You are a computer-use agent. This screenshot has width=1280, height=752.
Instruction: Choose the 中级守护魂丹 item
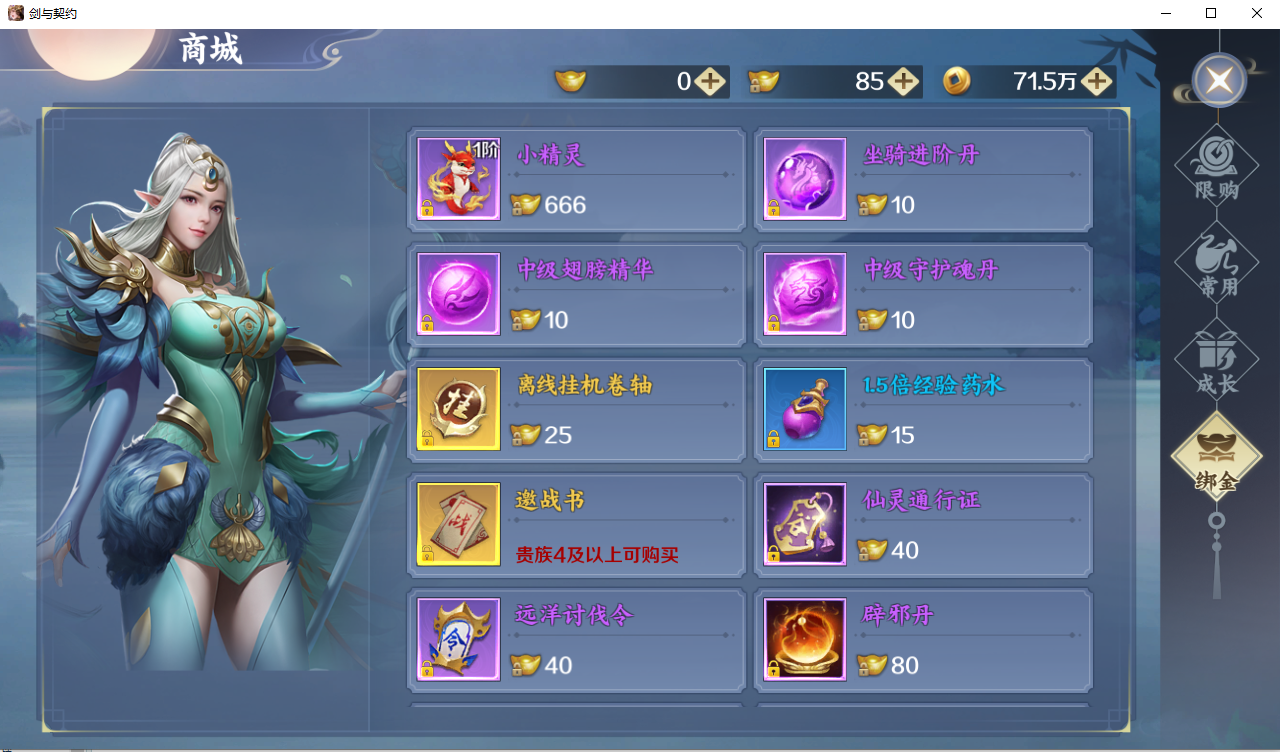point(922,295)
